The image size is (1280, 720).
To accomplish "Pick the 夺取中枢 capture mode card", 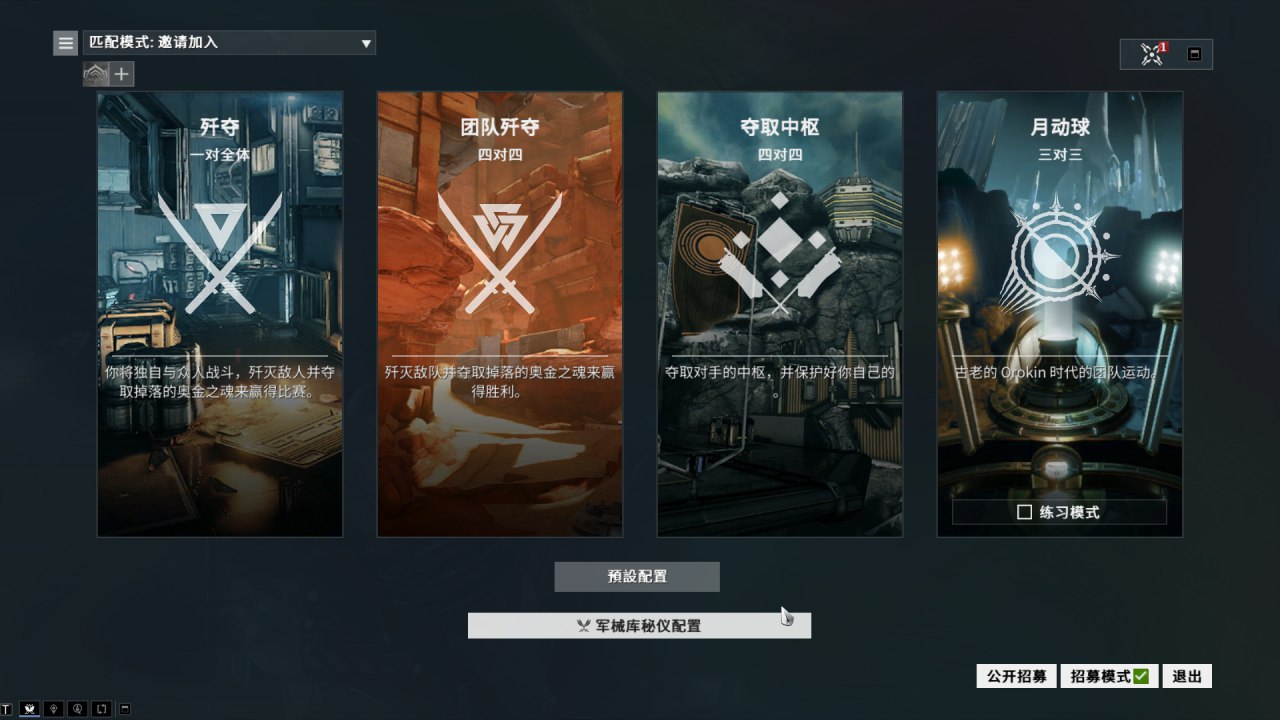I will point(780,314).
